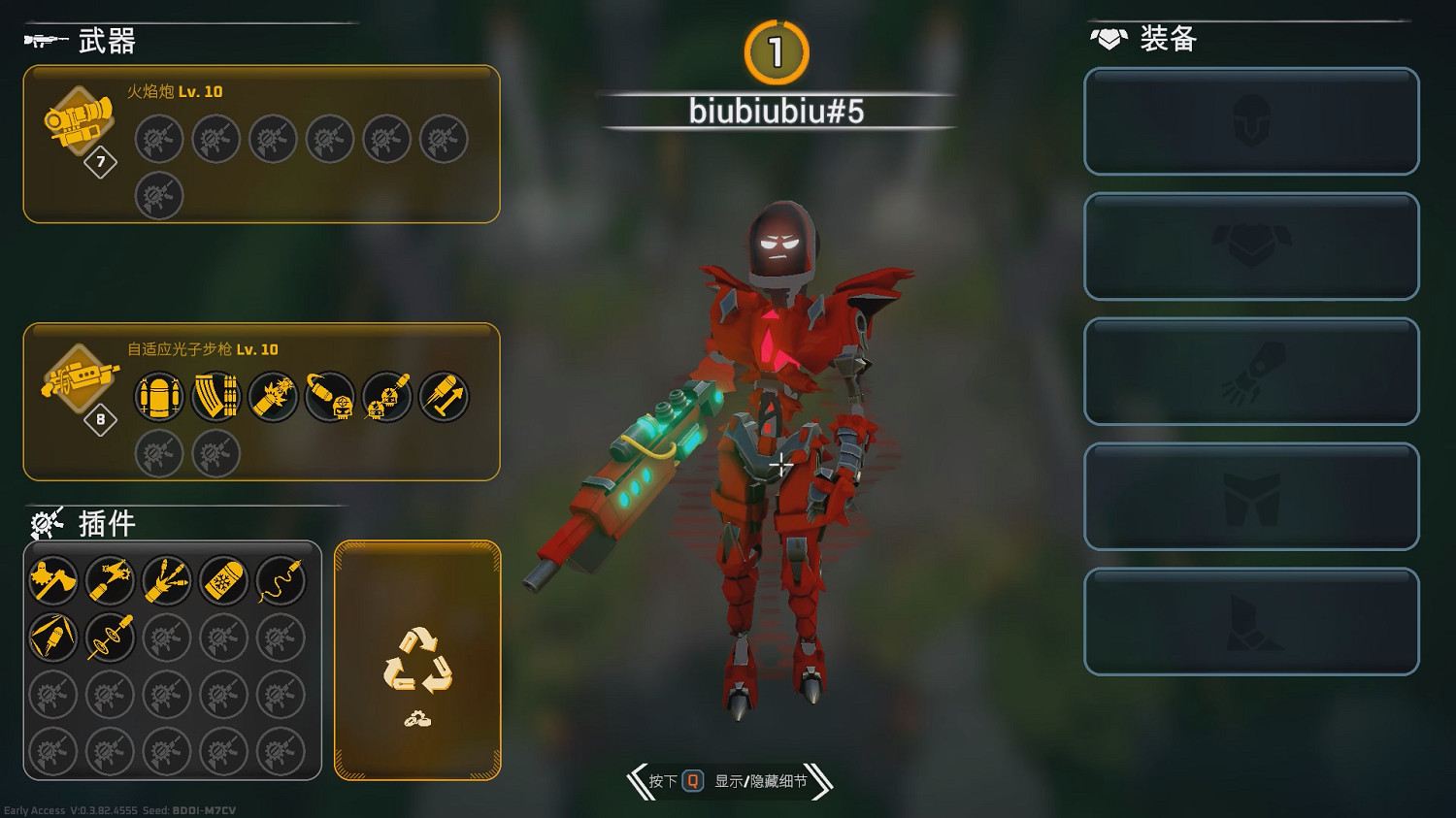1456x818 pixels.
Task: Click the freezing grenade plugin icon
Action: pos(223,579)
